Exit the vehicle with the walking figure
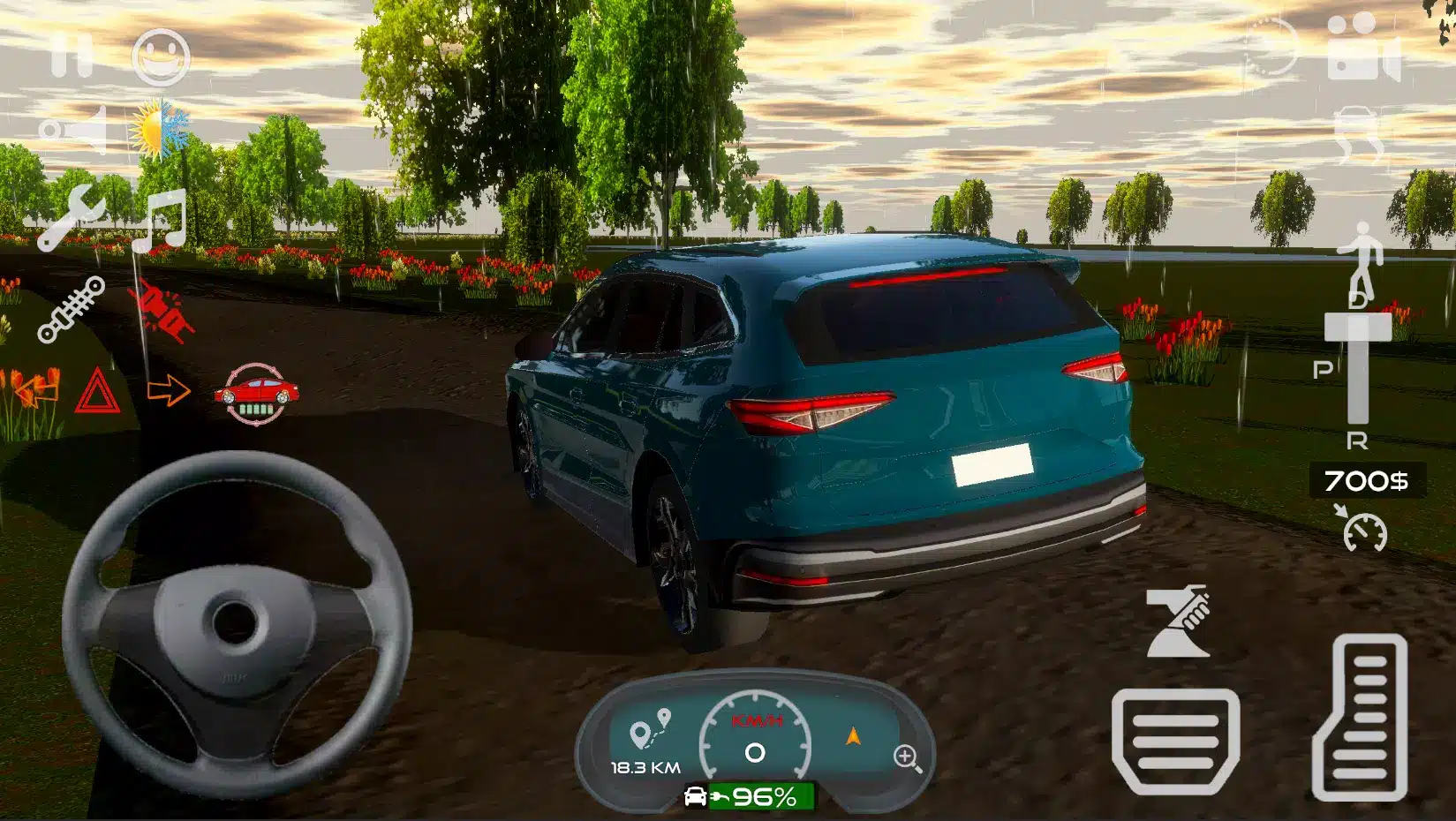The height and width of the screenshot is (821, 1456). [x=1359, y=256]
